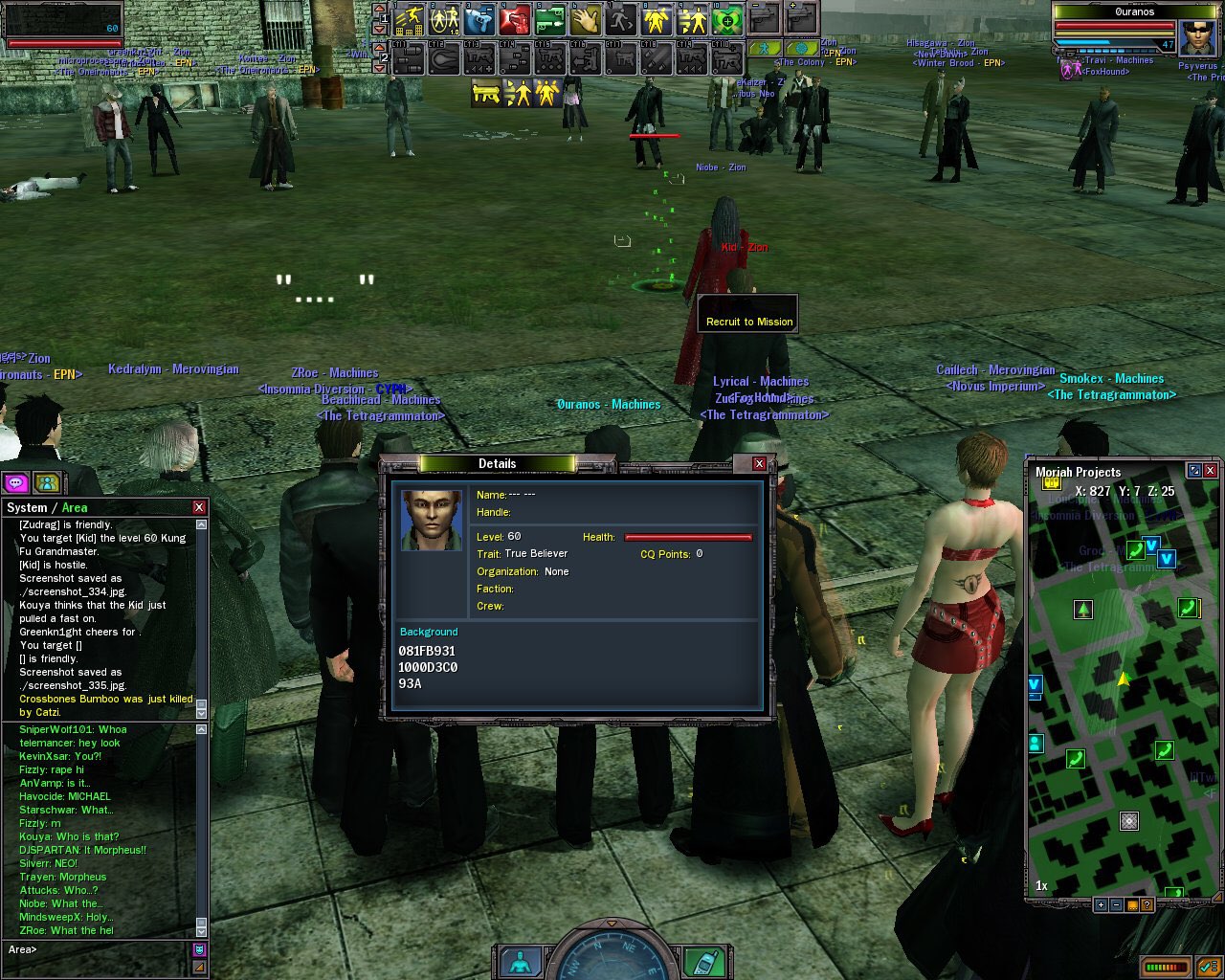The height and width of the screenshot is (980, 1225).
Task: Activate the green rifle ability in slot 5
Action: point(549,18)
